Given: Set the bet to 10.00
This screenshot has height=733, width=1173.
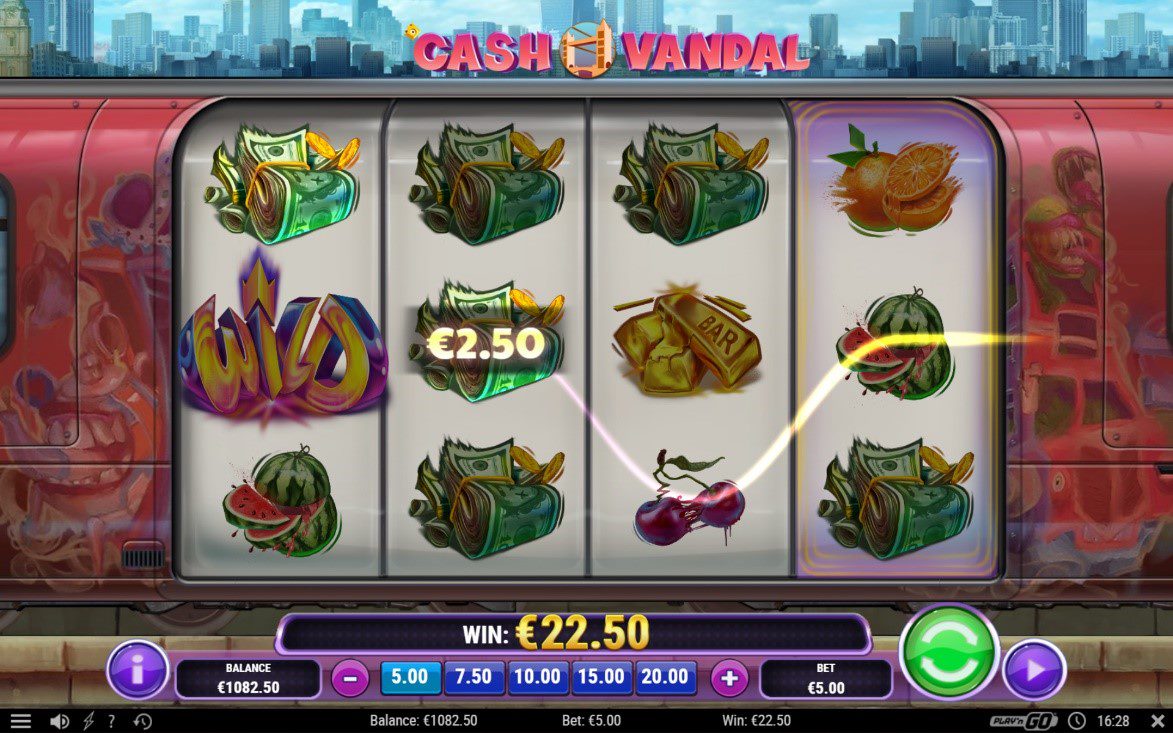Looking at the screenshot, I should [x=538, y=677].
